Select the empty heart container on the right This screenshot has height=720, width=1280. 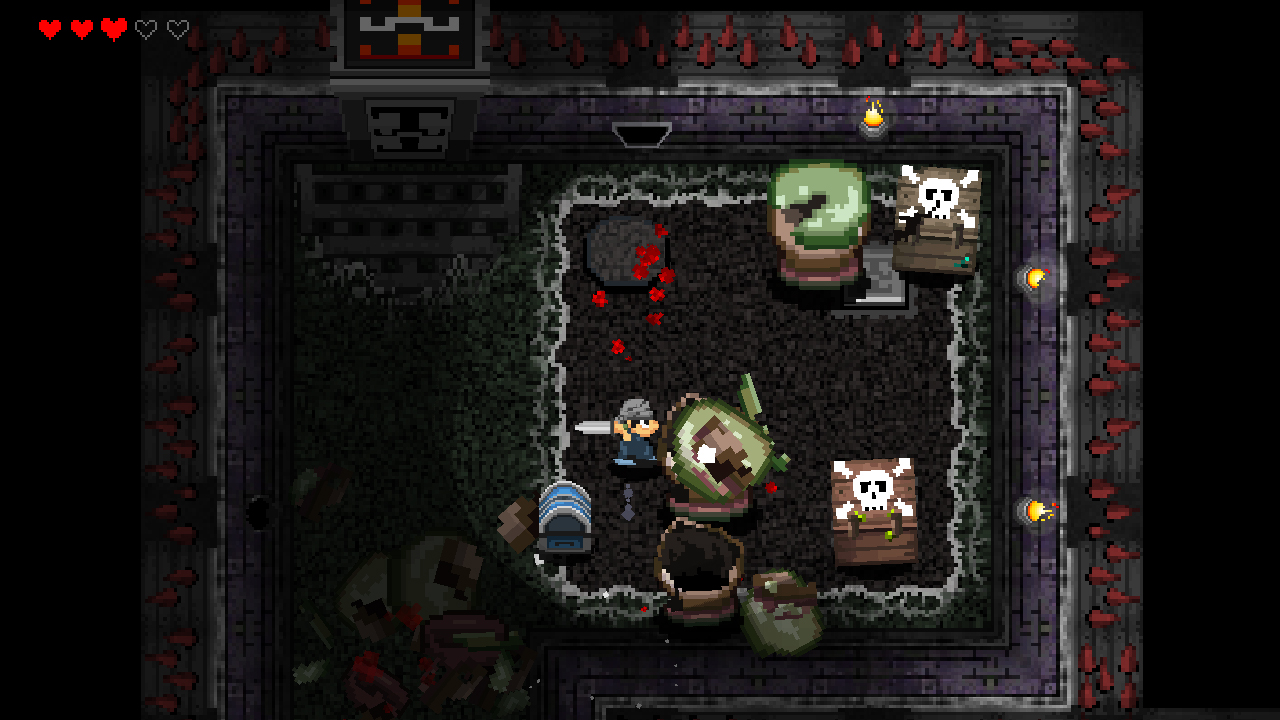(x=177, y=29)
